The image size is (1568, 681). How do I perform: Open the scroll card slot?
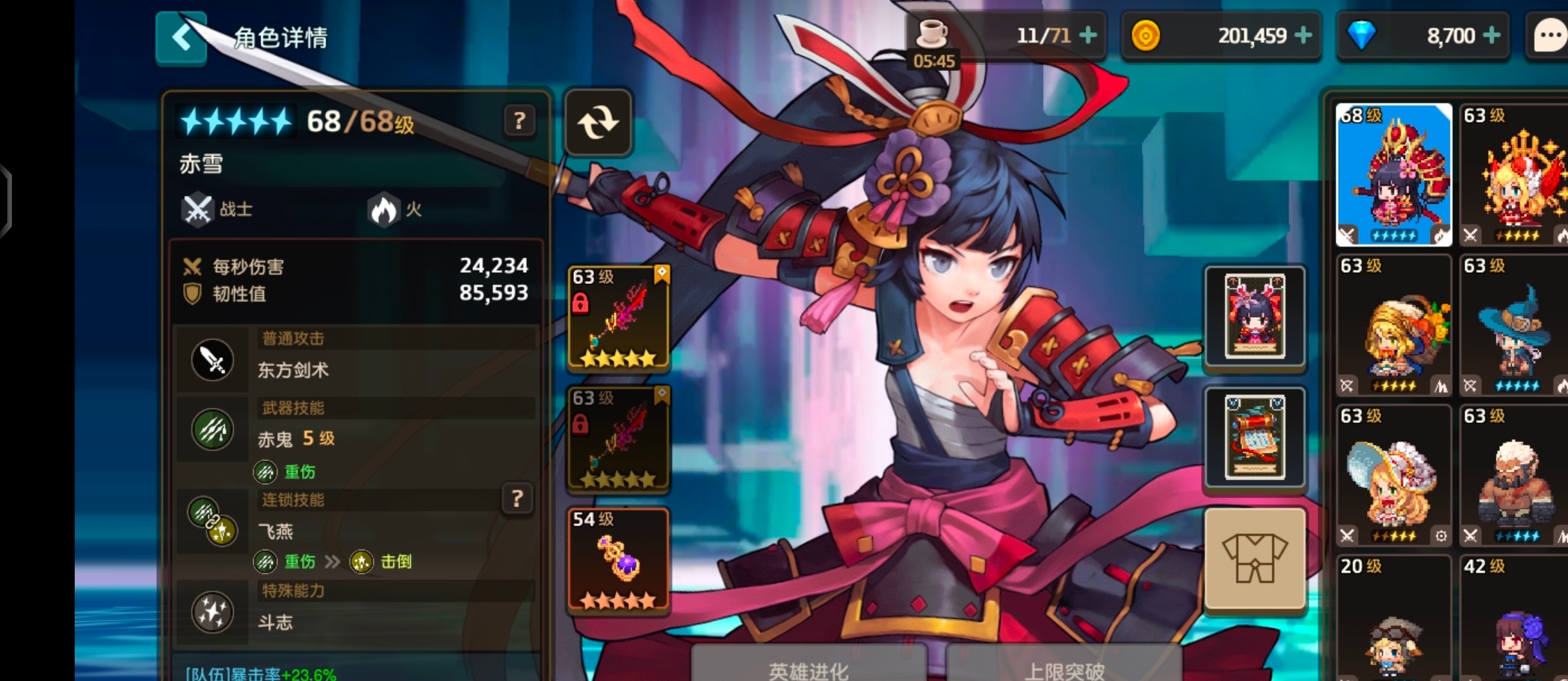(1255, 438)
